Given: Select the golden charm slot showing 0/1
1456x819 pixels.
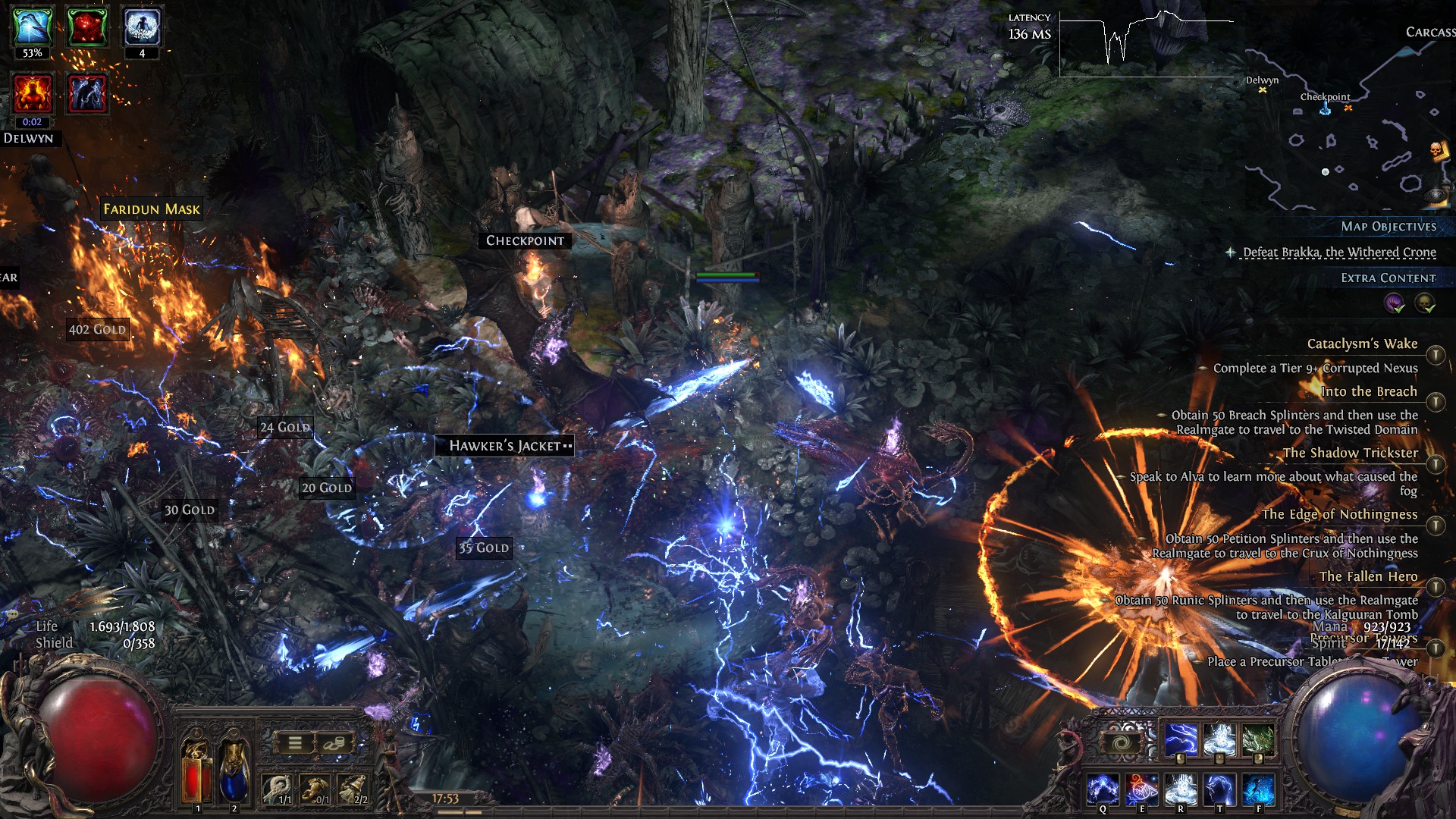Looking at the screenshot, I should 315,789.
